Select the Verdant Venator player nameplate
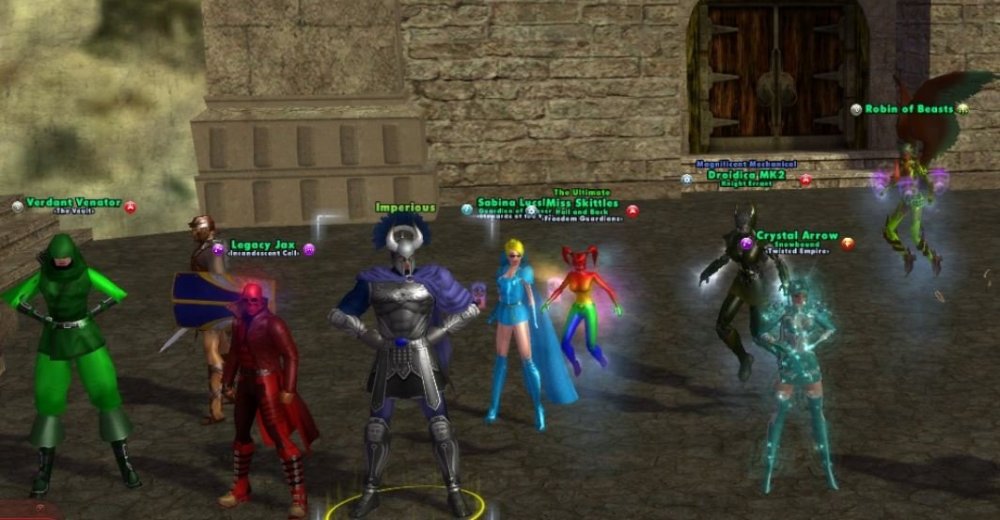The width and height of the screenshot is (1000, 520). click(x=73, y=203)
